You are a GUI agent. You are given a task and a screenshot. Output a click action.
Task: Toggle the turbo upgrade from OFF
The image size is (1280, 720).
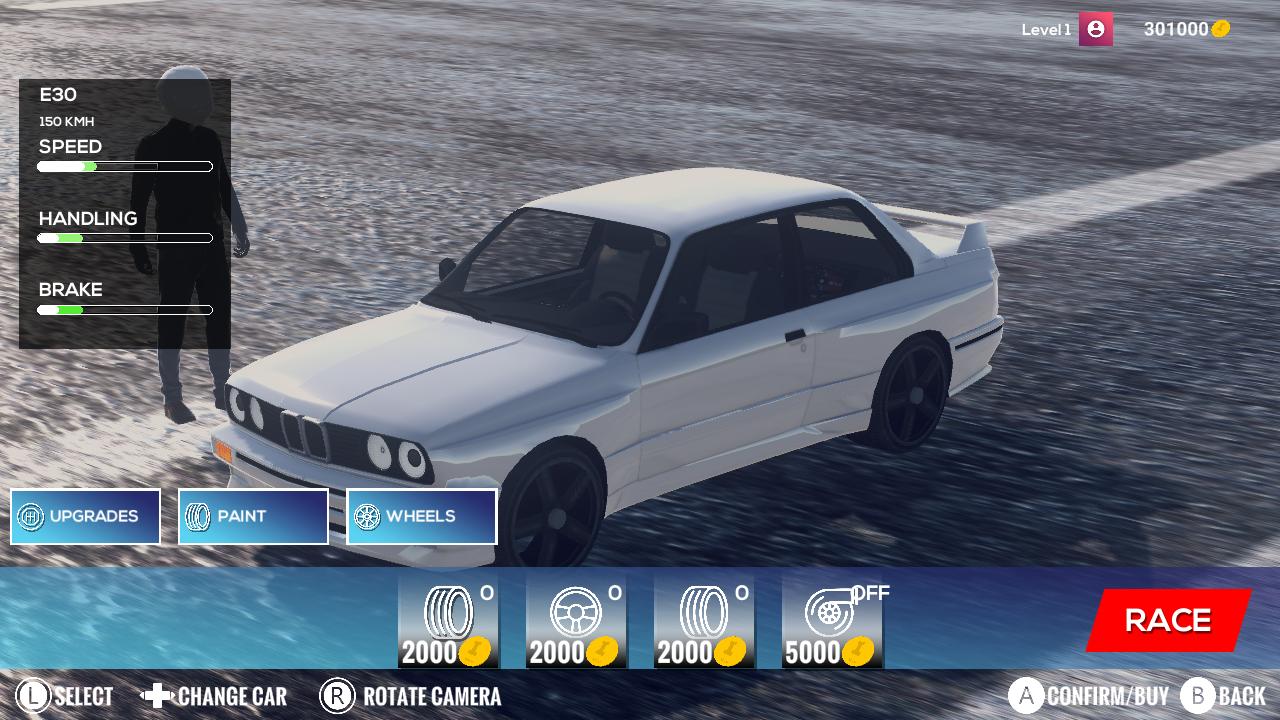tap(869, 593)
